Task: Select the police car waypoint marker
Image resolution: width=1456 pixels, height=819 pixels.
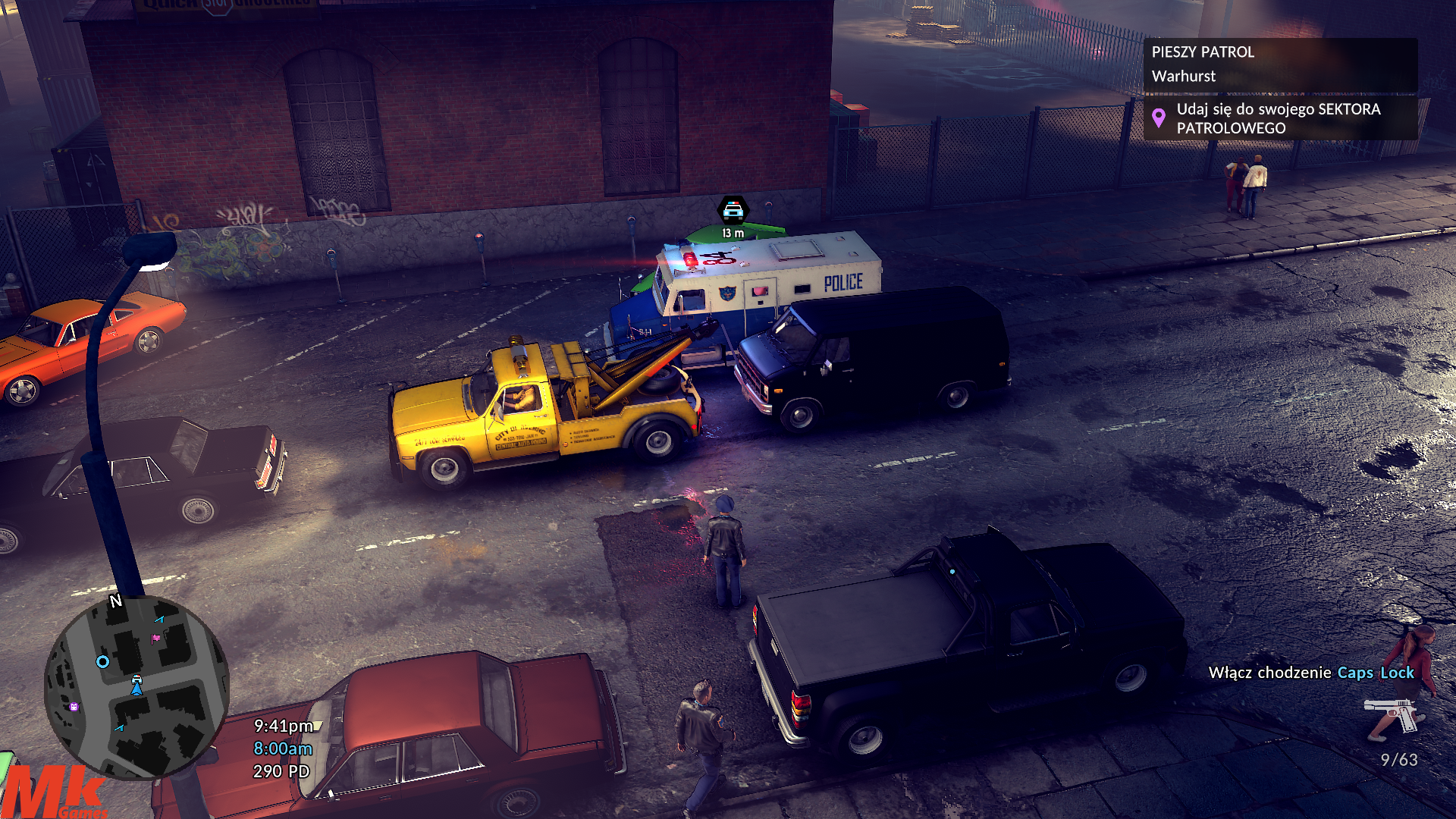Action: (x=733, y=209)
